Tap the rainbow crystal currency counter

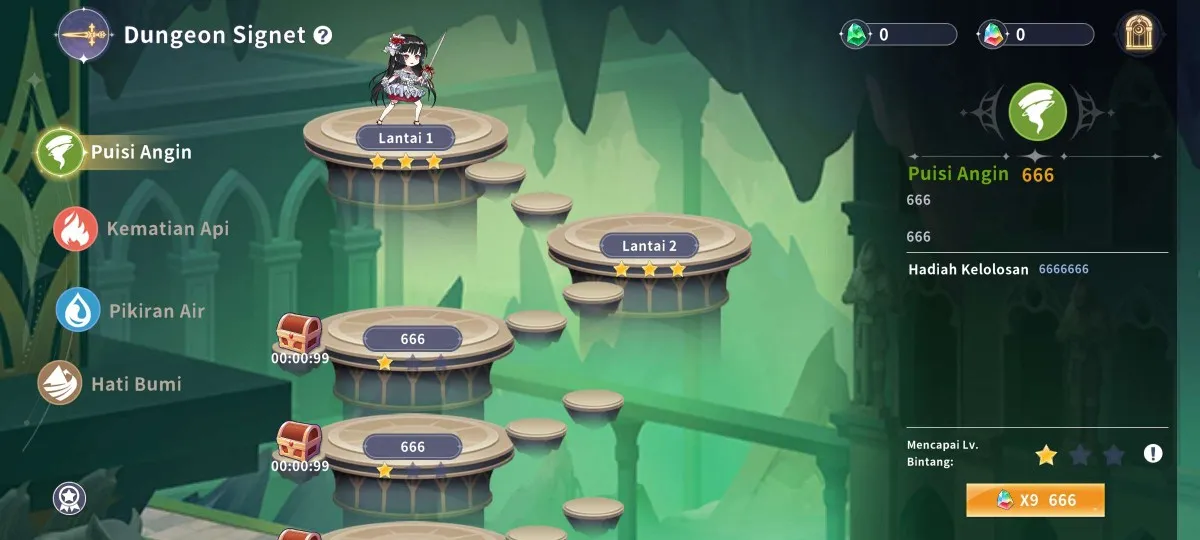pos(1035,35)
